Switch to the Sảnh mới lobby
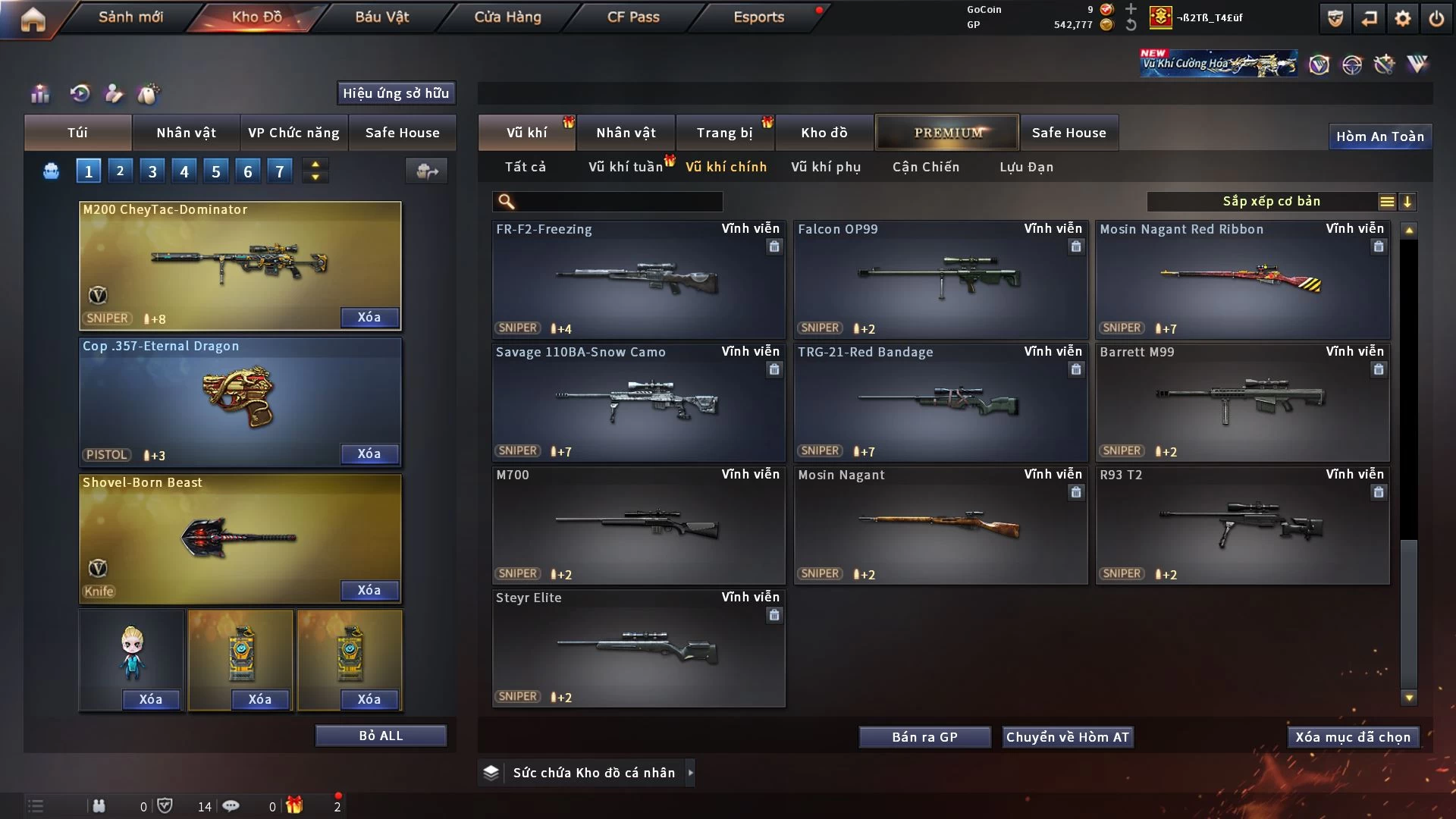Viewport: 1456px width, 819px height. pyautogui.click(x=130, y=17)
